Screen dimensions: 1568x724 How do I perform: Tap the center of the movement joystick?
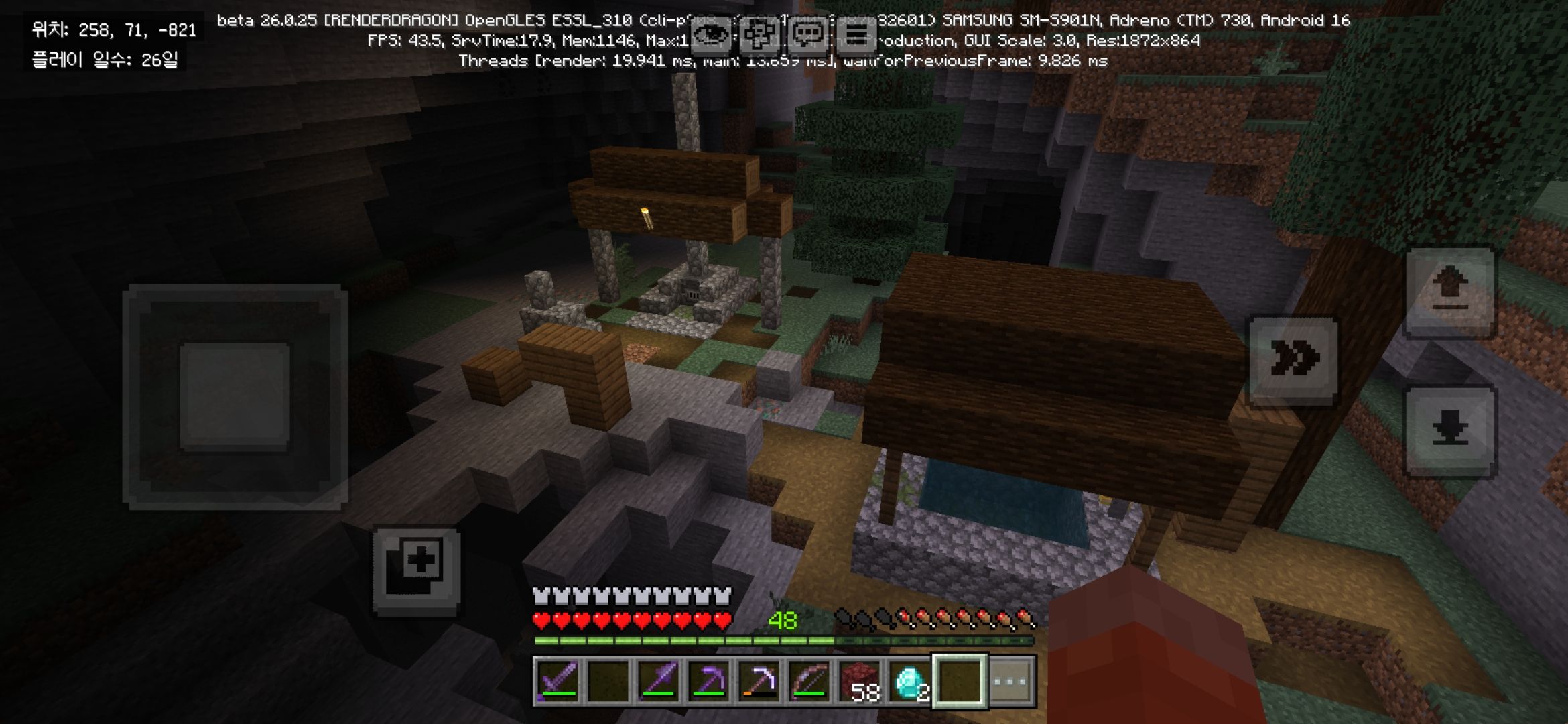pyautogui.click(x=235, y=396)
